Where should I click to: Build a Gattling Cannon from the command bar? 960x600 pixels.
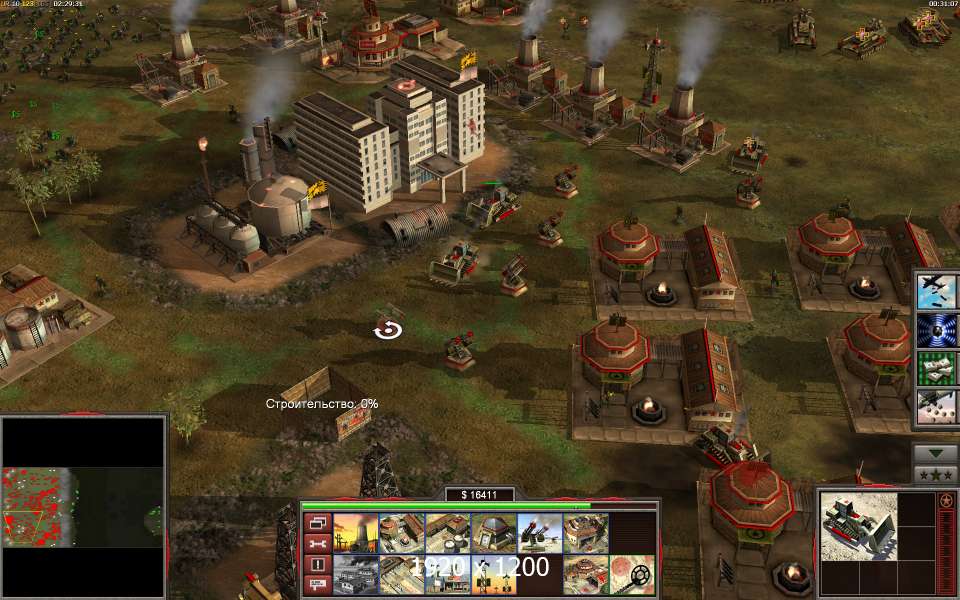pyautogui.click(x=539, y=533)
